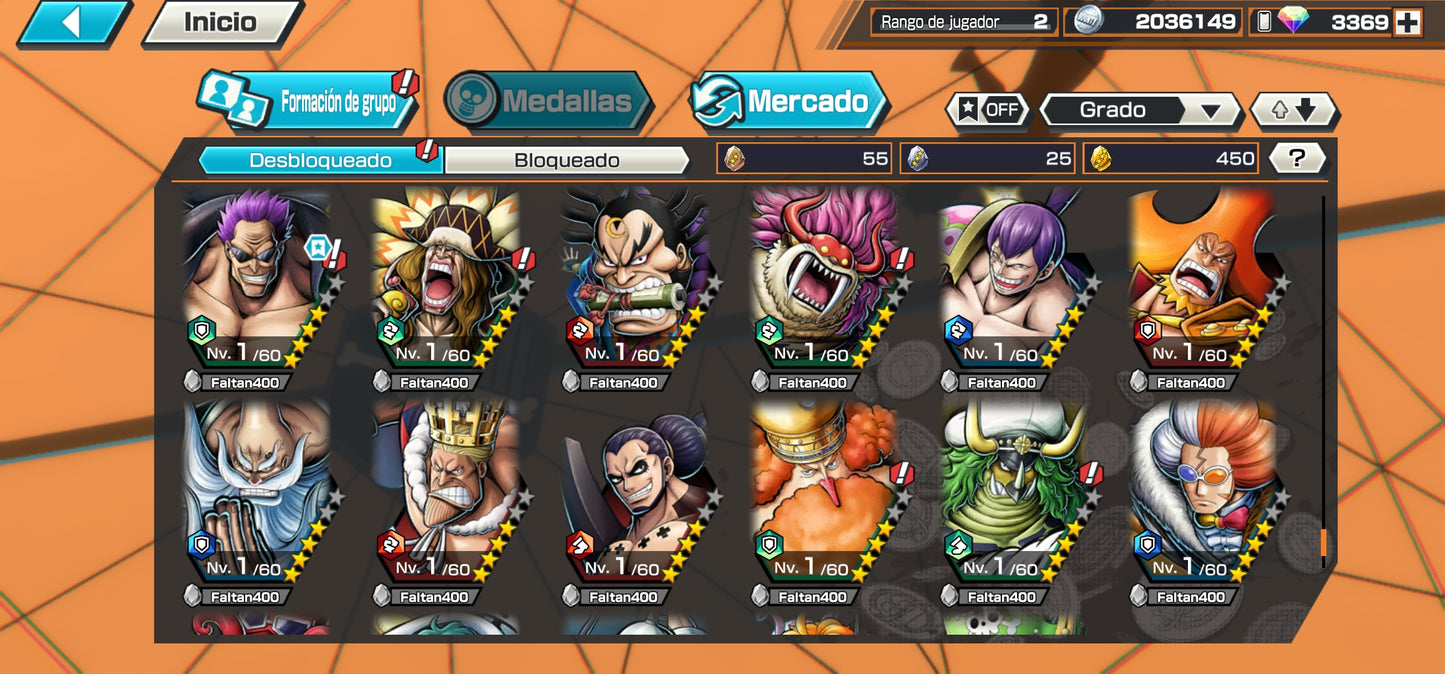Select the character with feathered headdress
The height and width of the screenshot is (674, 1445).
[x=448, y=285]
